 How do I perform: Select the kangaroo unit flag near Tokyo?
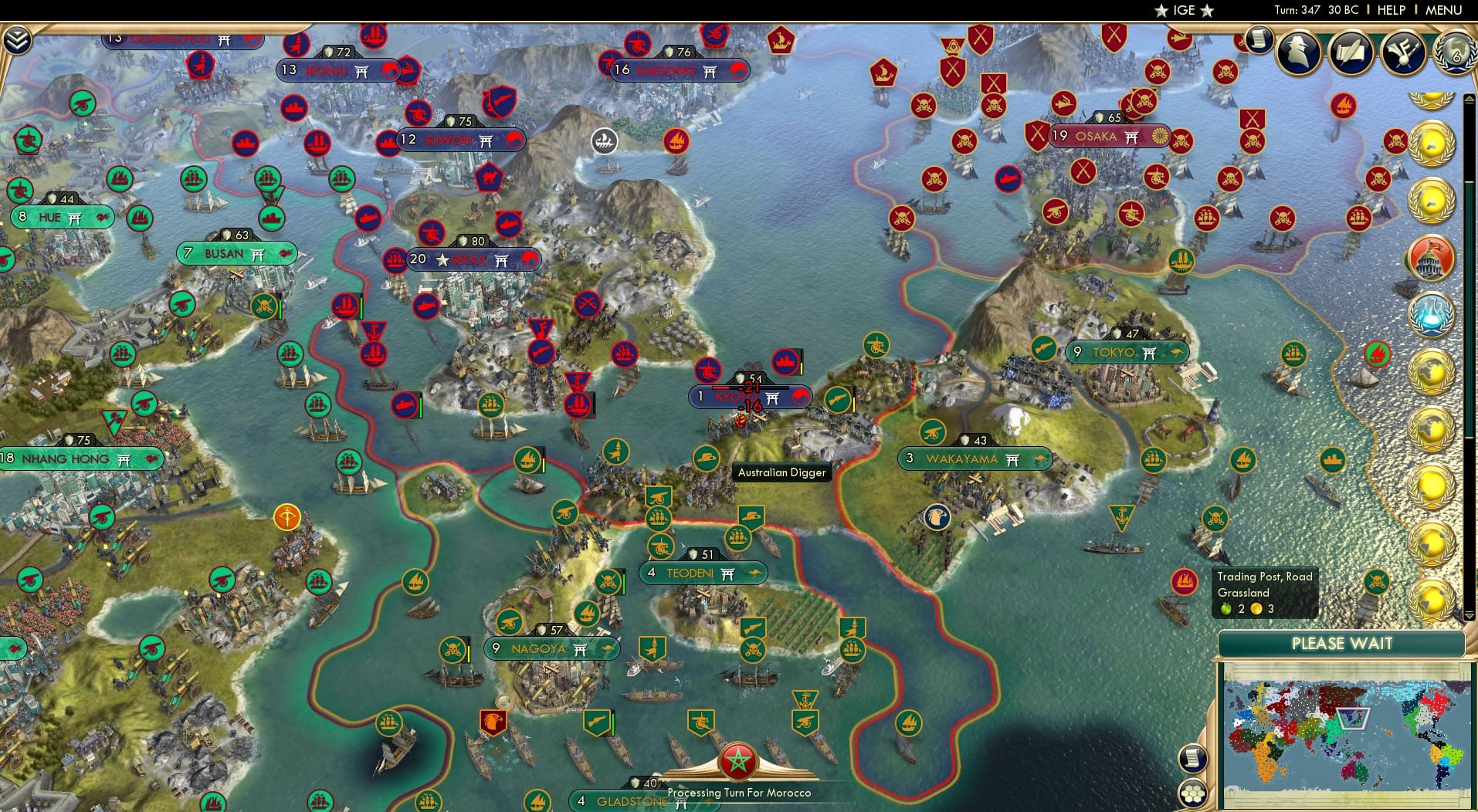tap(1177, 353)
